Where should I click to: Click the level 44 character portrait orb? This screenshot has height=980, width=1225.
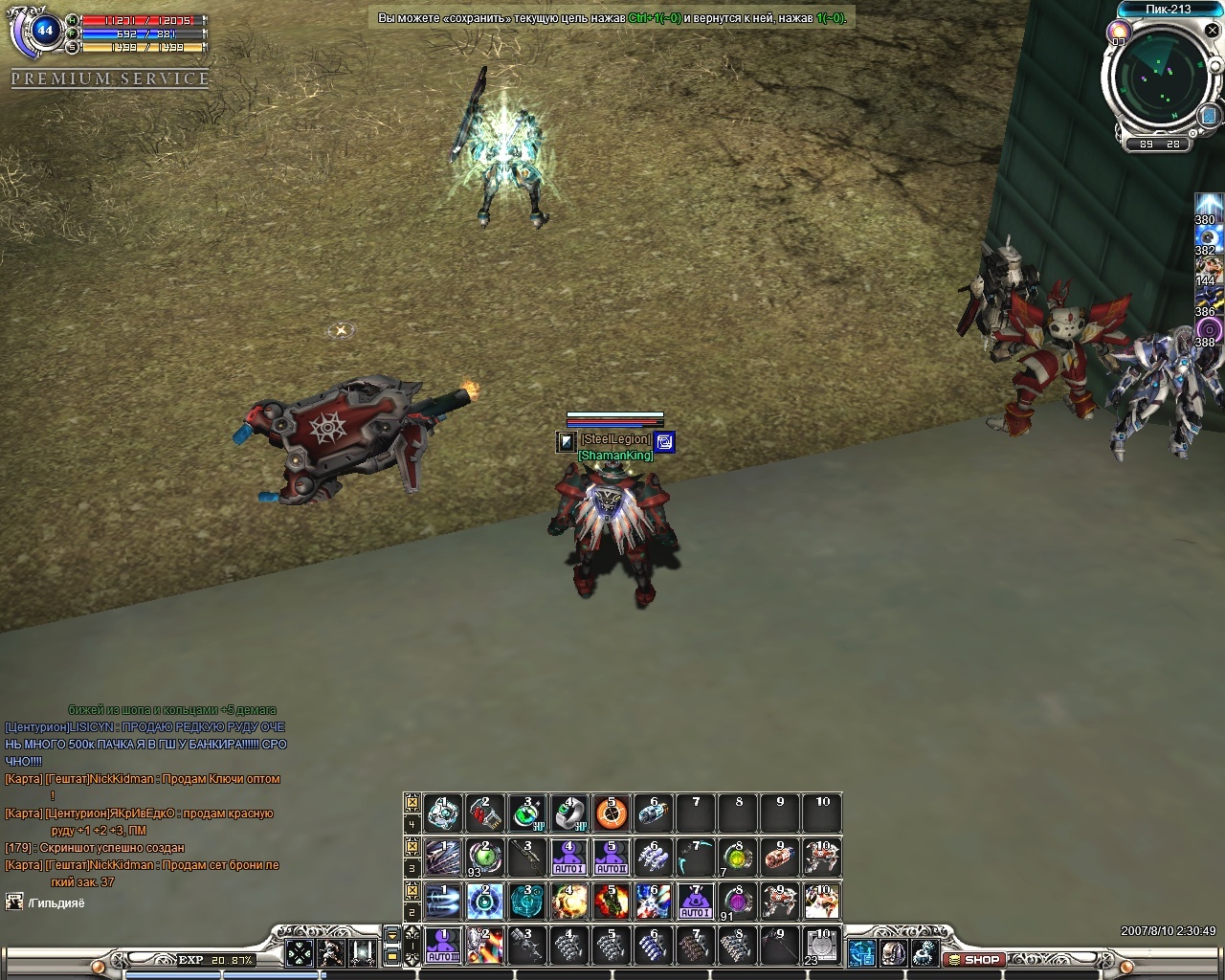click(x=44, y=31)
